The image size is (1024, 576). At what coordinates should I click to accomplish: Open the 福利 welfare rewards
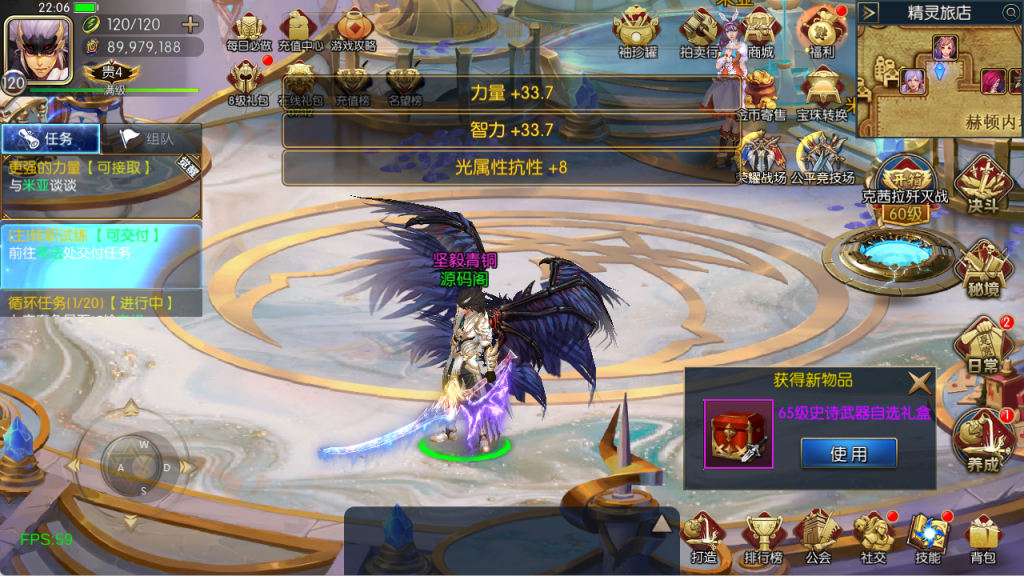click(x=822, y=30)
